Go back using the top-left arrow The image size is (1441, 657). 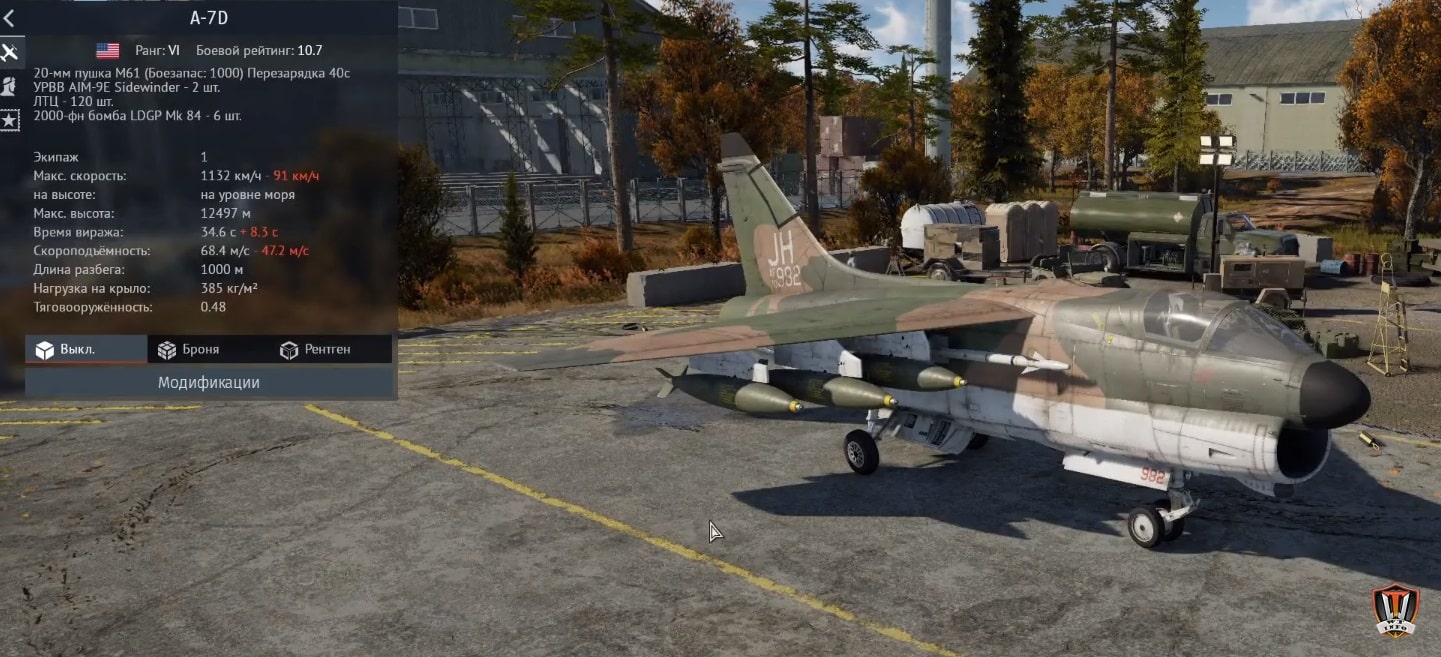(x=9, y=18)
